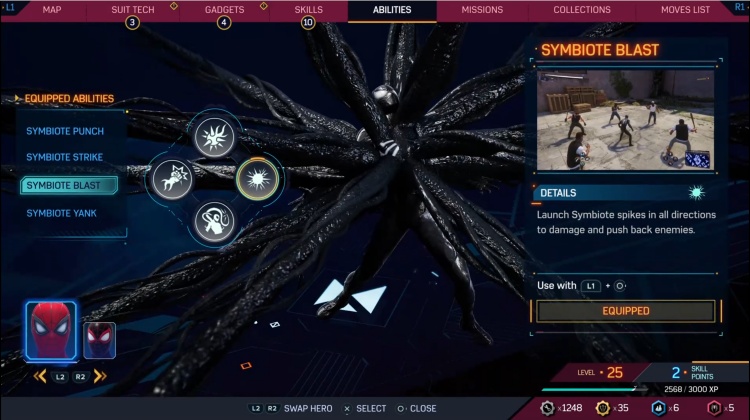This screenshot has width=750, height=420.
Task: Switch to the Collections tab
Action: click(582, 10)
